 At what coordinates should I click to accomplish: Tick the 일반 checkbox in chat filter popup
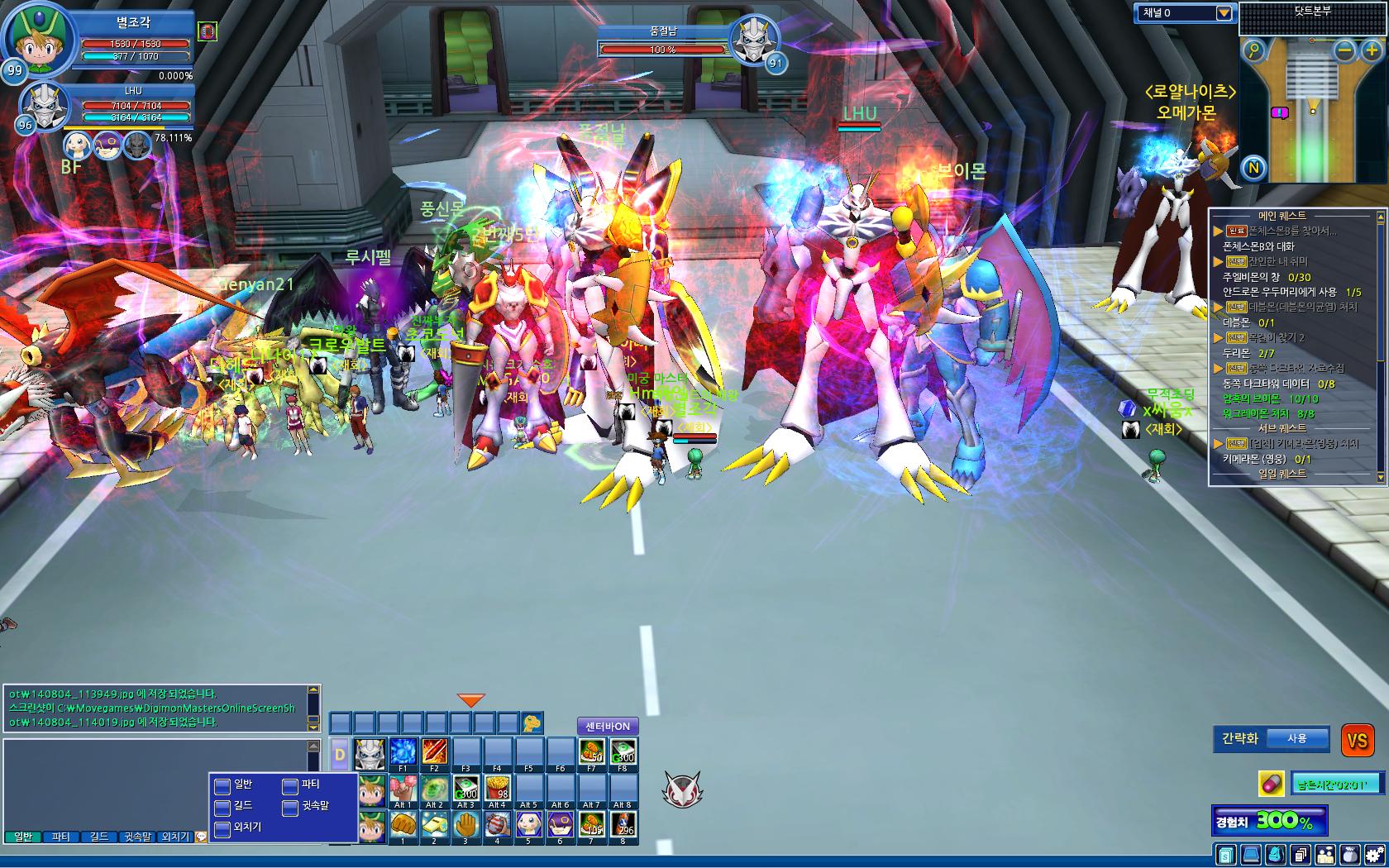(222, 785)
